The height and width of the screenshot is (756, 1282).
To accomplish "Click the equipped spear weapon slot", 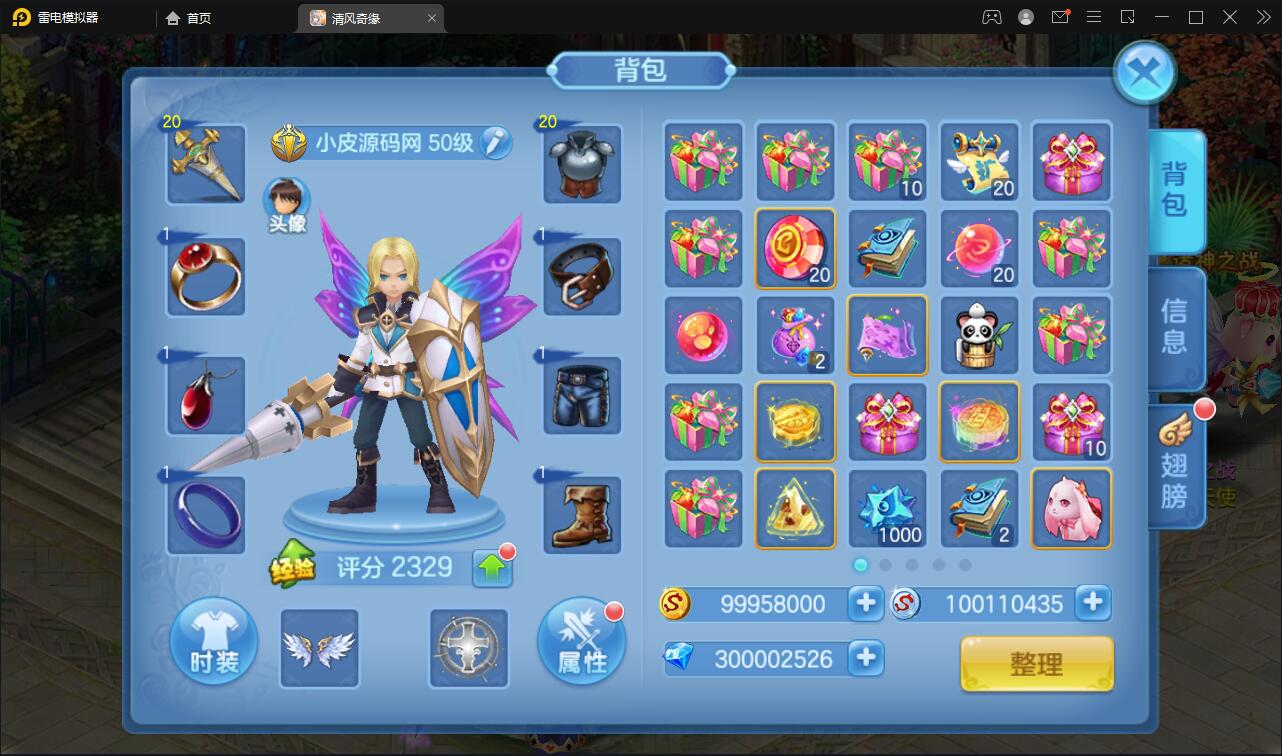I will 204,164.
